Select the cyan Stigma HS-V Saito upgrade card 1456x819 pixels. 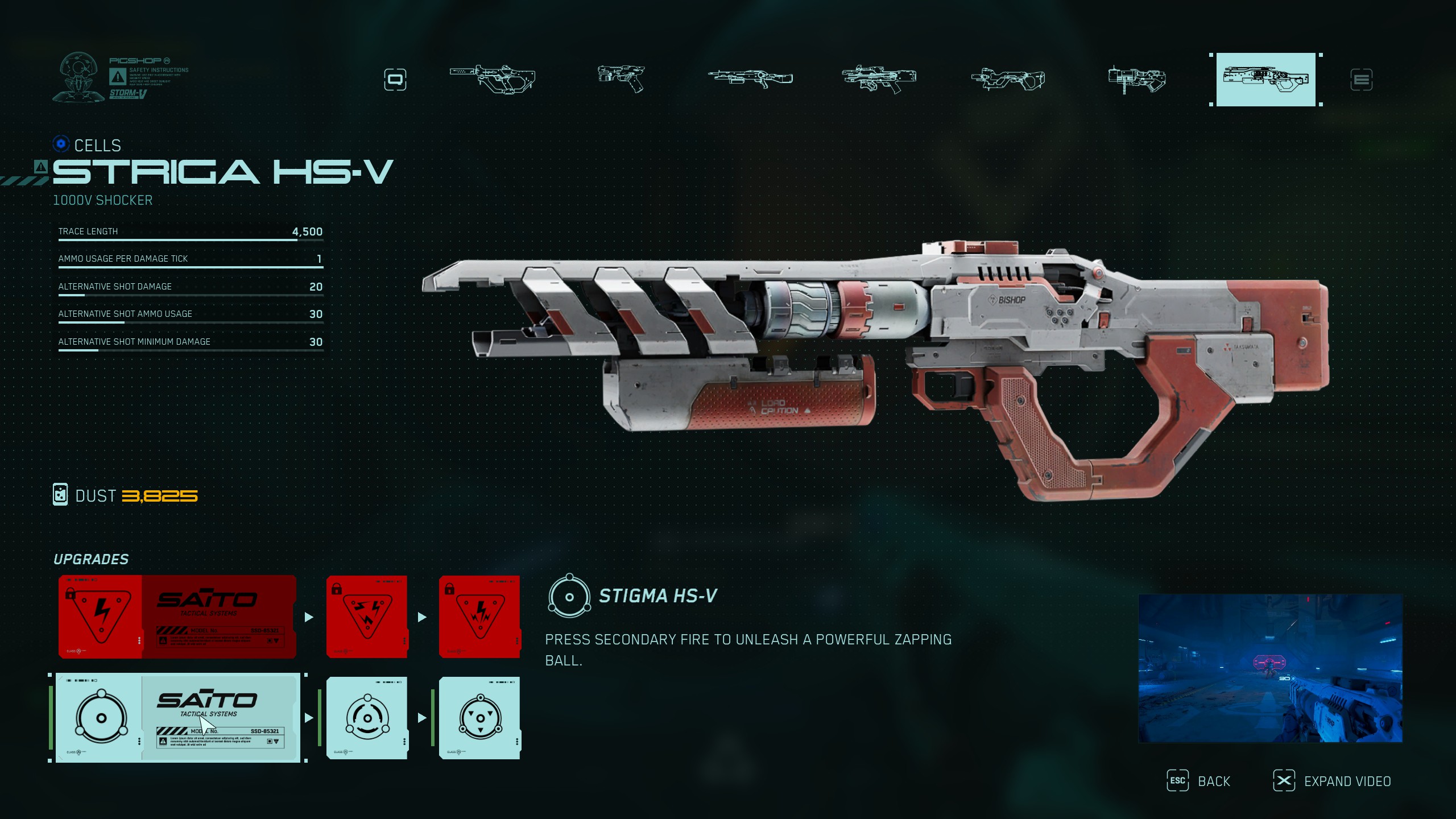click(x=177, y=718)
